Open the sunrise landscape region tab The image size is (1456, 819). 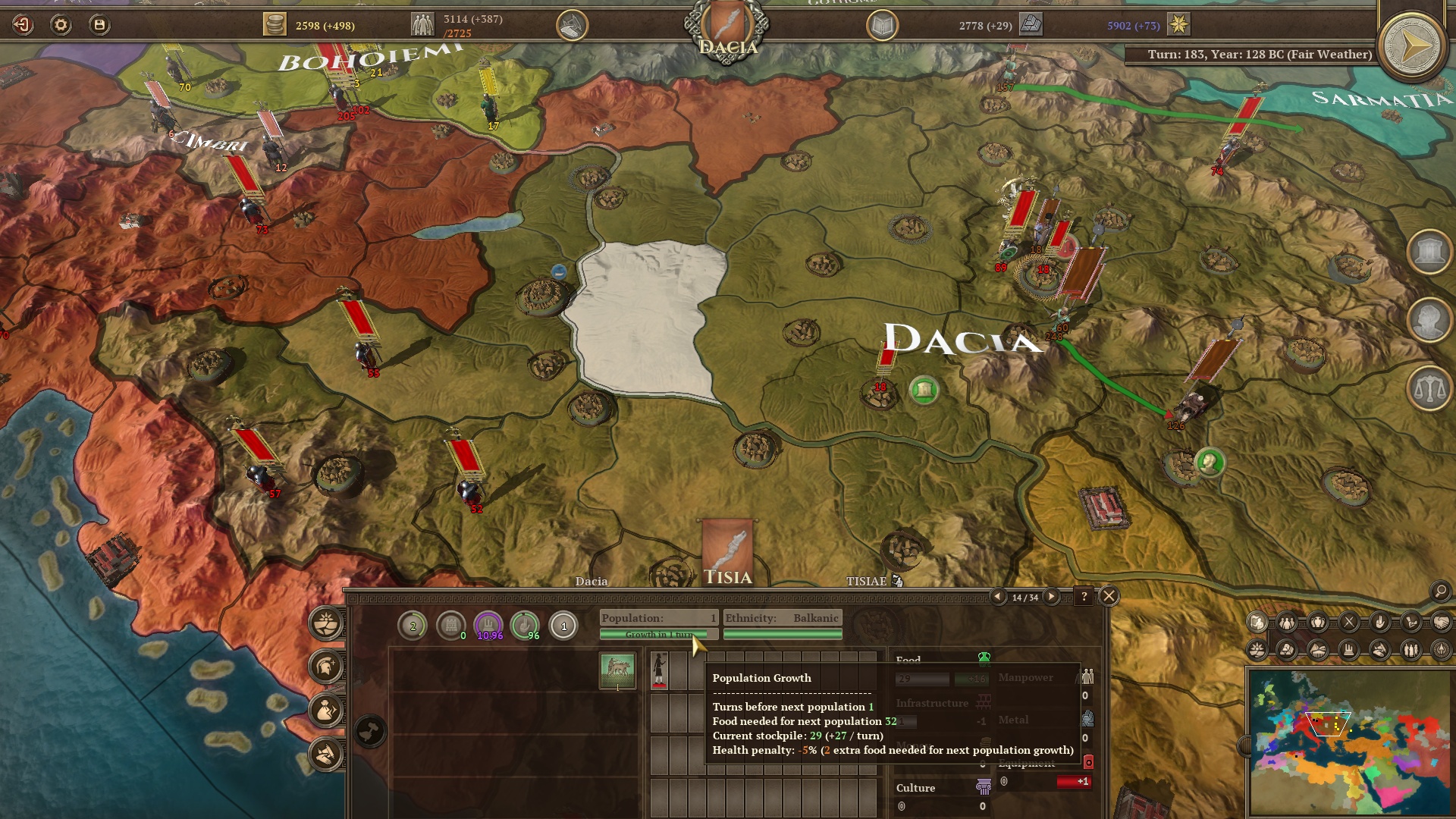pyautogui.click(x=327, y=623)
